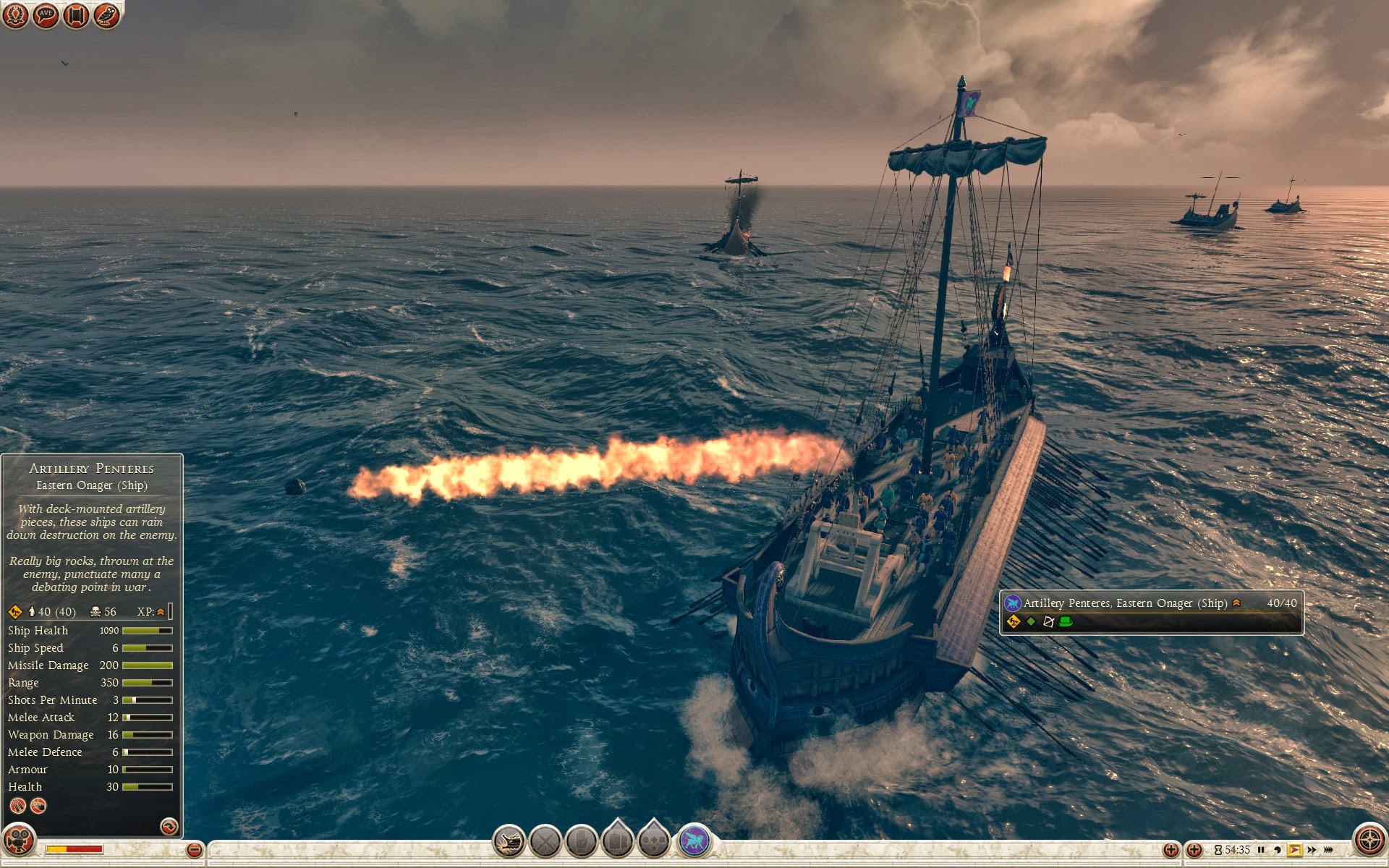
Task: Click the raised hand halt button
Action: click(581, 842)
